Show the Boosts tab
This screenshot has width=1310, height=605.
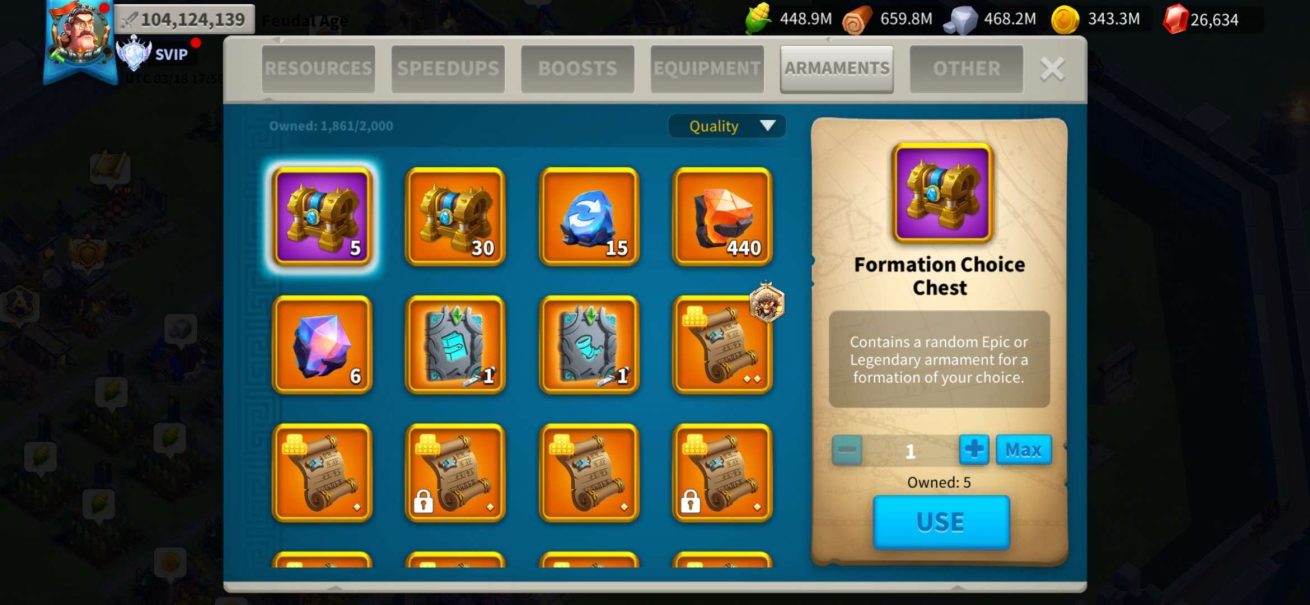pyautogui.click(x=577, y=69)
